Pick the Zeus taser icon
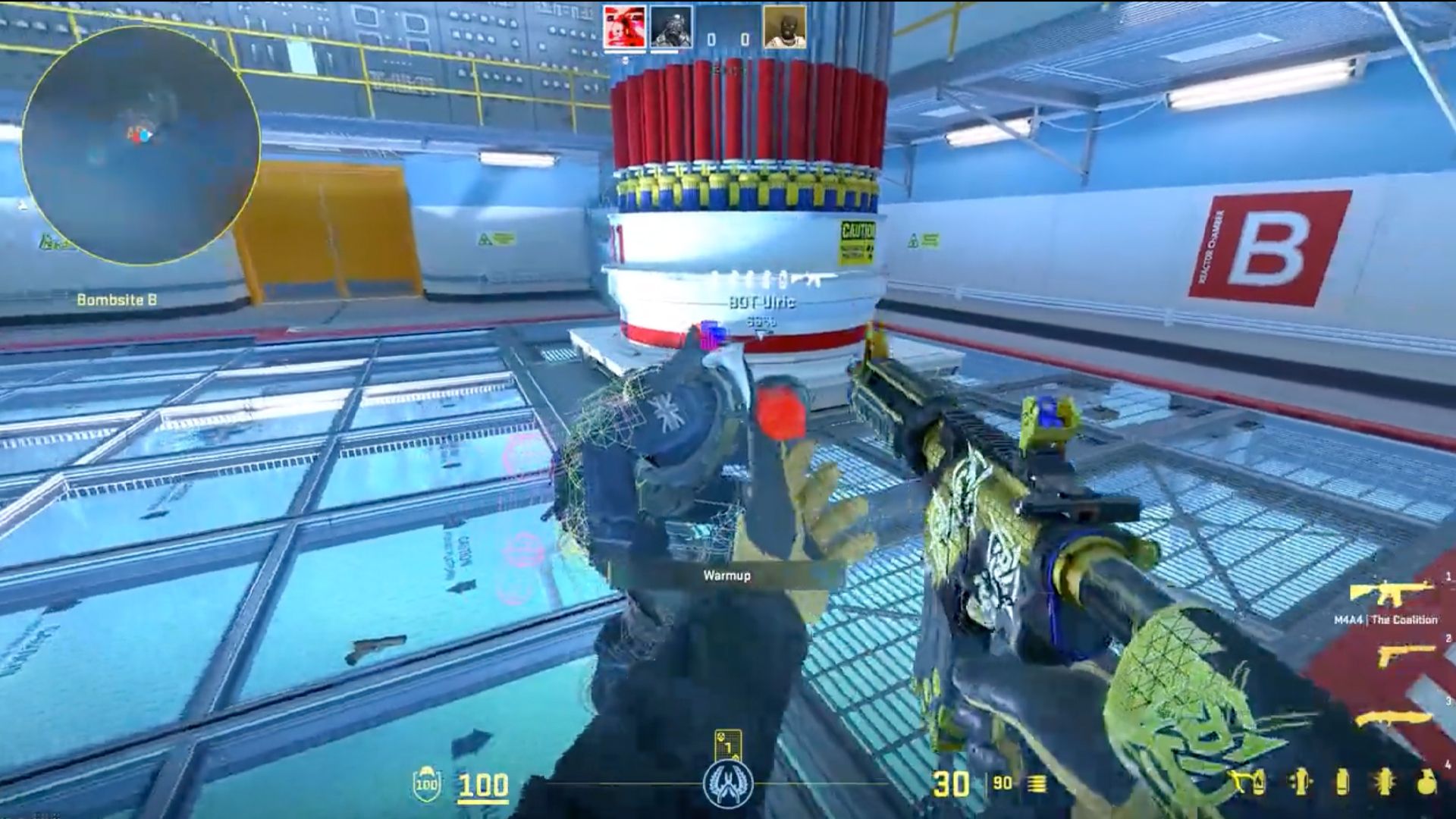 [1239, 783]
